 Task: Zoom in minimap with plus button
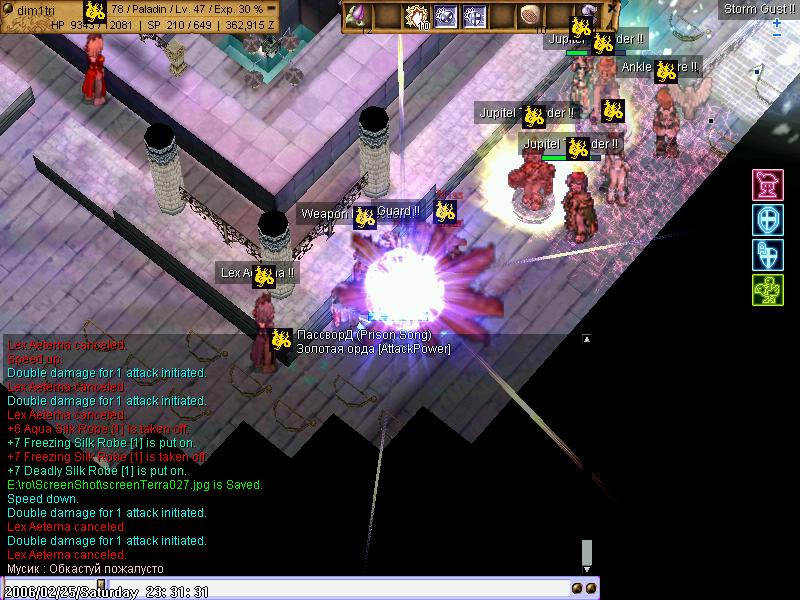click(x=777, y=22)
